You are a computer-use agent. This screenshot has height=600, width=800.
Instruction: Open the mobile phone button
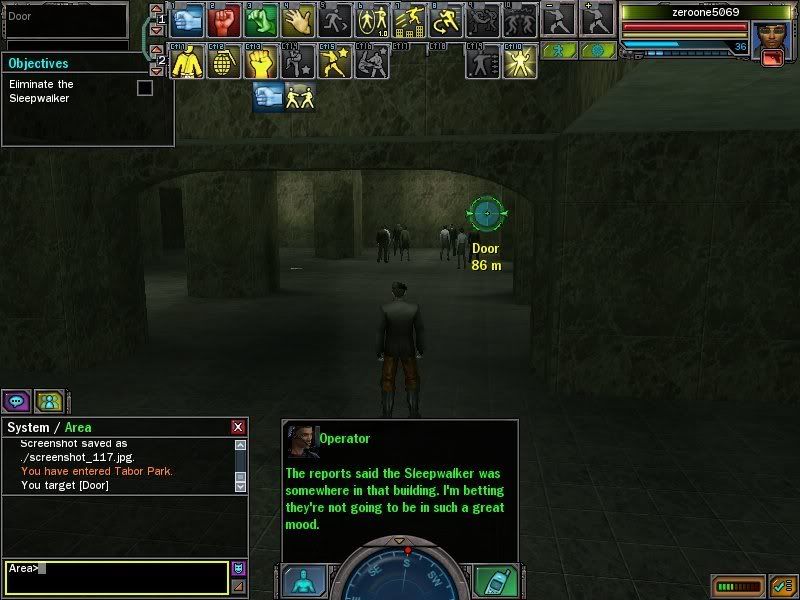tap(492, 582)
